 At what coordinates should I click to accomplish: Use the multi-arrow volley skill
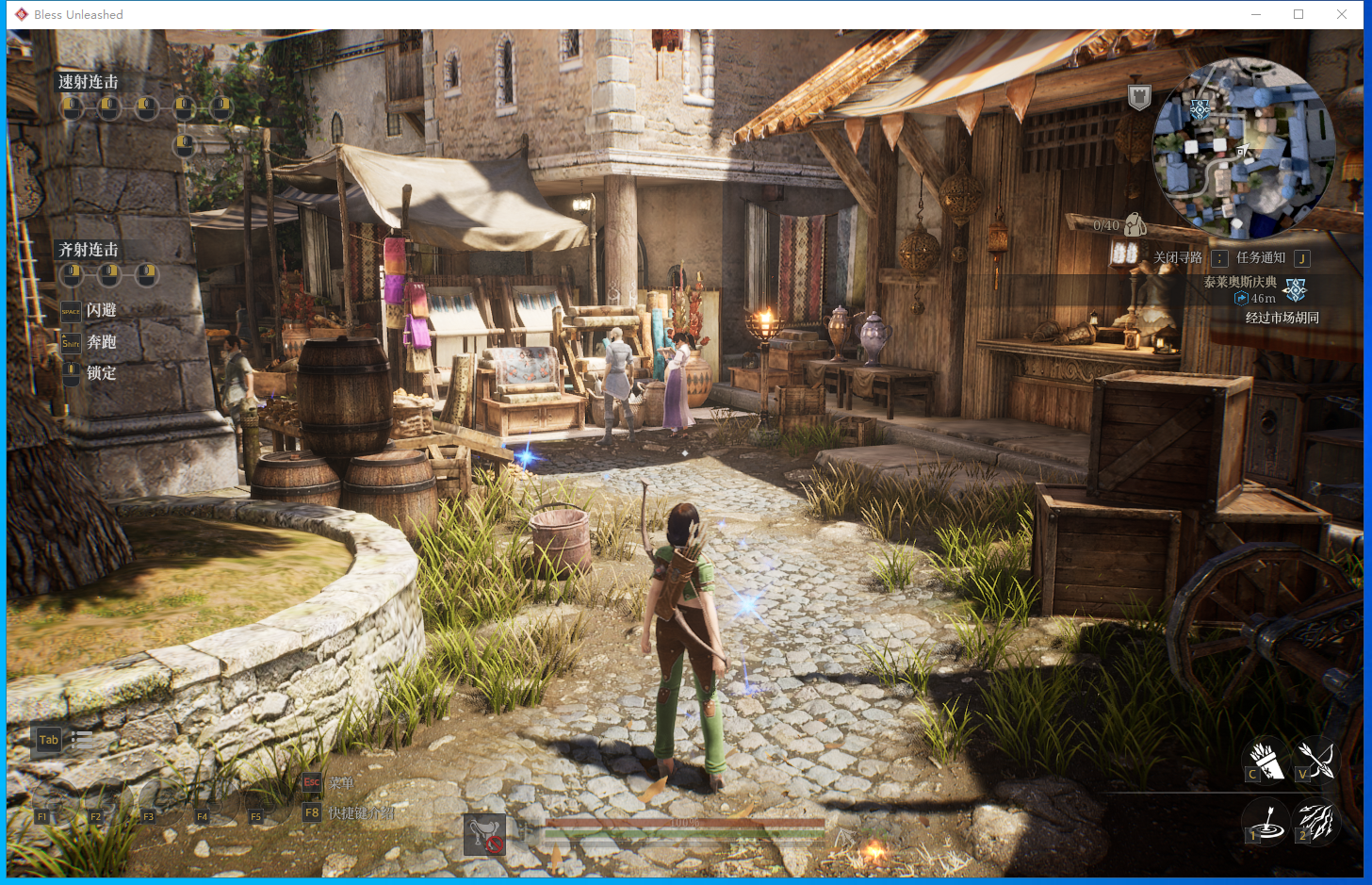tap(1315, 822)
